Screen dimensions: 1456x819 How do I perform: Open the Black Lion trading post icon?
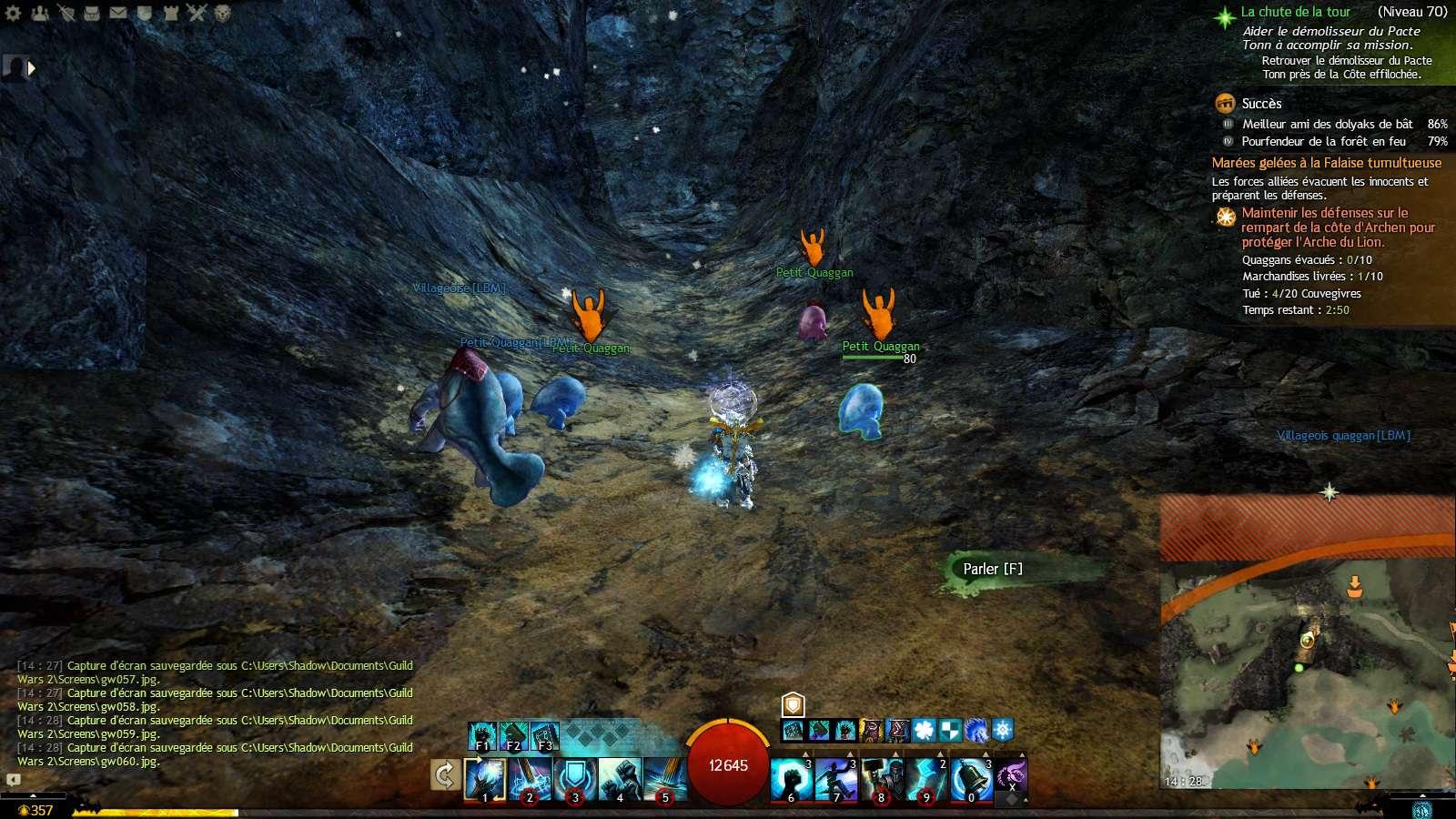coord(223,13)
